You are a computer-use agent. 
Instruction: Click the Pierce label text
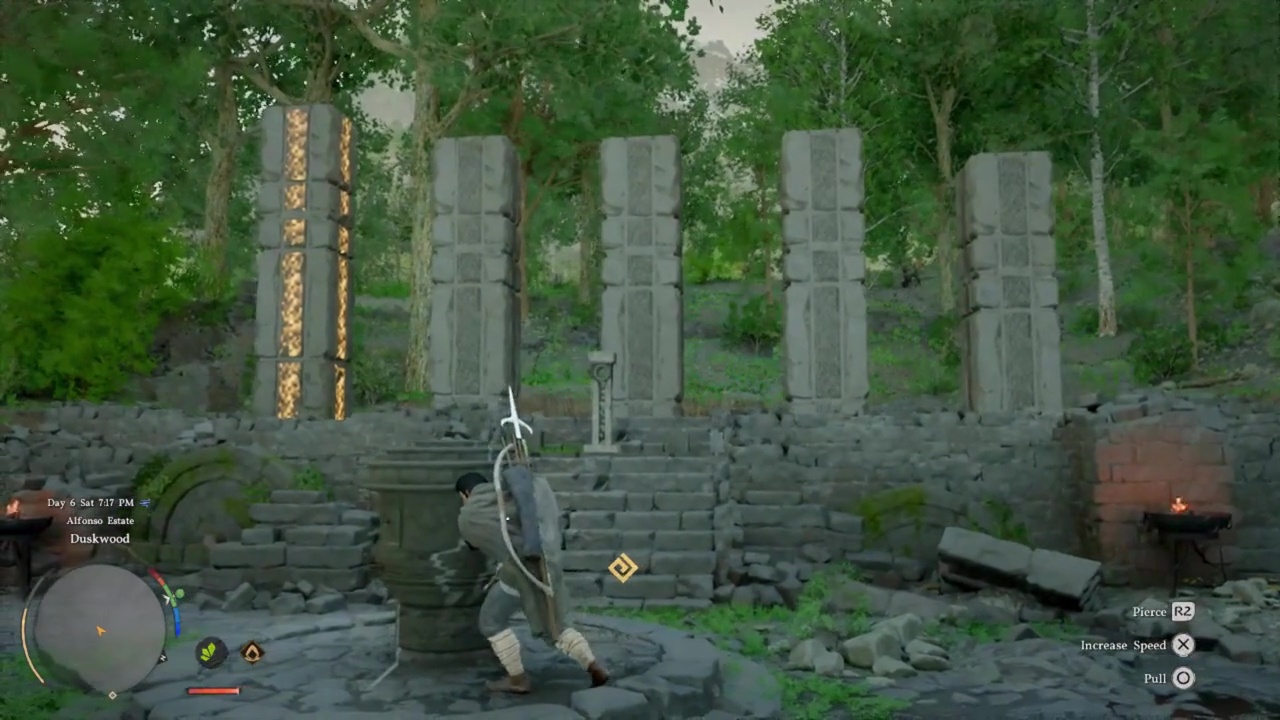pos(1148,611)
